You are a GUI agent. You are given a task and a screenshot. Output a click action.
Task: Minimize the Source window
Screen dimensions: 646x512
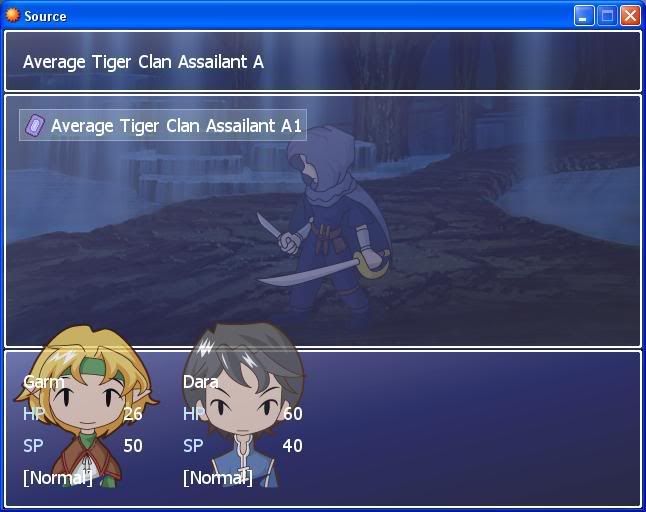tap(584, 16)
